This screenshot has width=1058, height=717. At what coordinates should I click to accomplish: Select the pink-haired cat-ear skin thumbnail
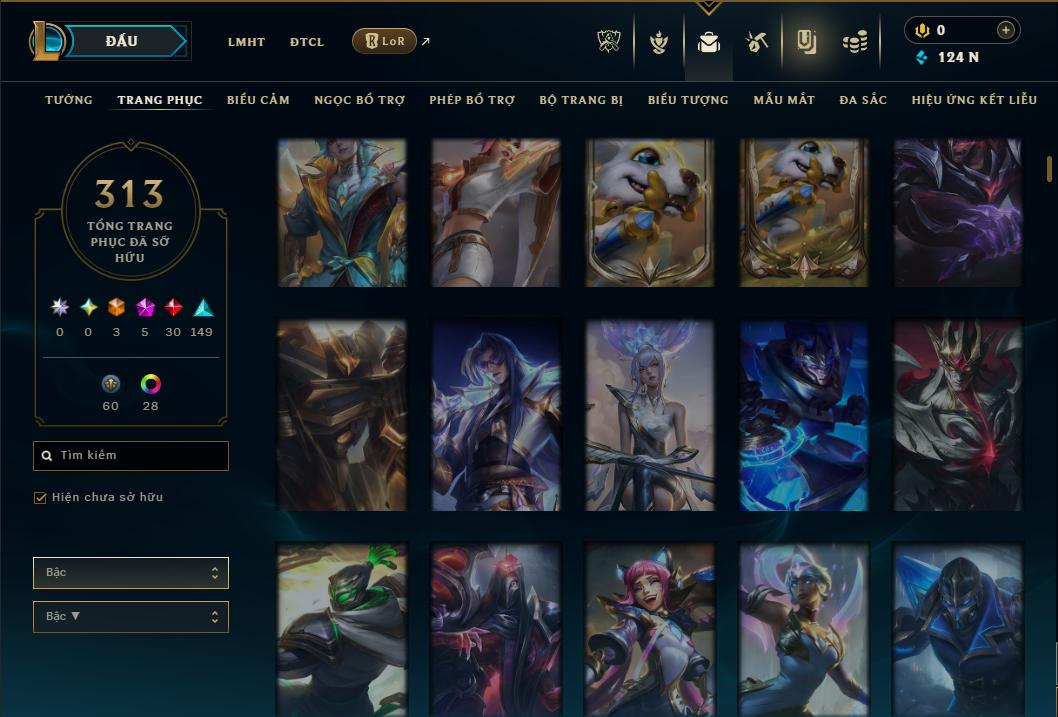650,628
